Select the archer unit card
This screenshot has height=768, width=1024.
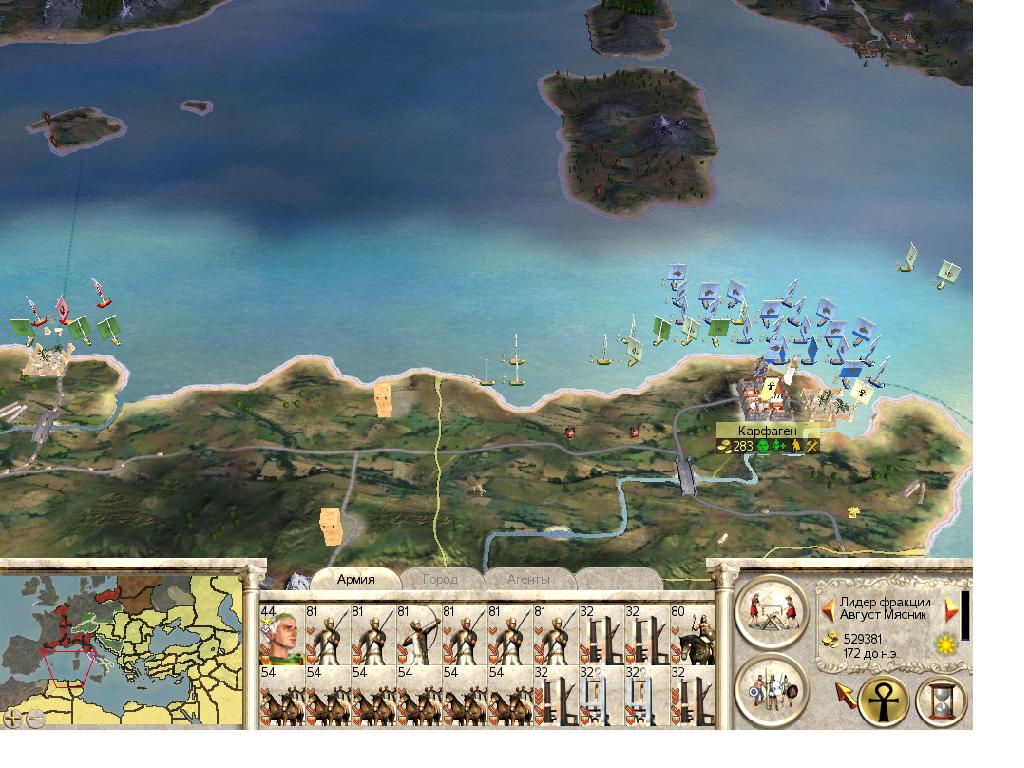418,634
